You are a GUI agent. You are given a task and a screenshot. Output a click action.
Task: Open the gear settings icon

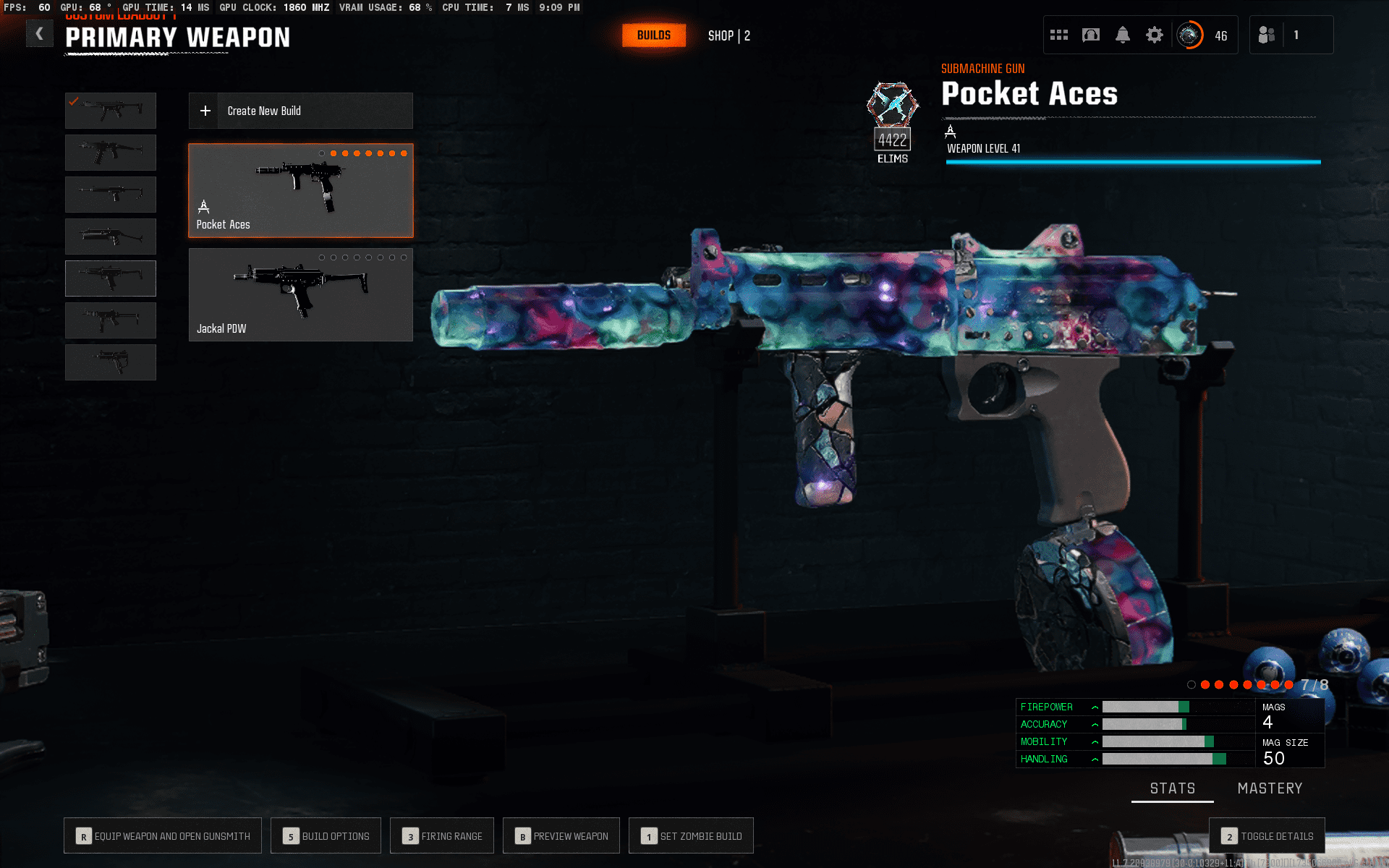pos(1155,35)
